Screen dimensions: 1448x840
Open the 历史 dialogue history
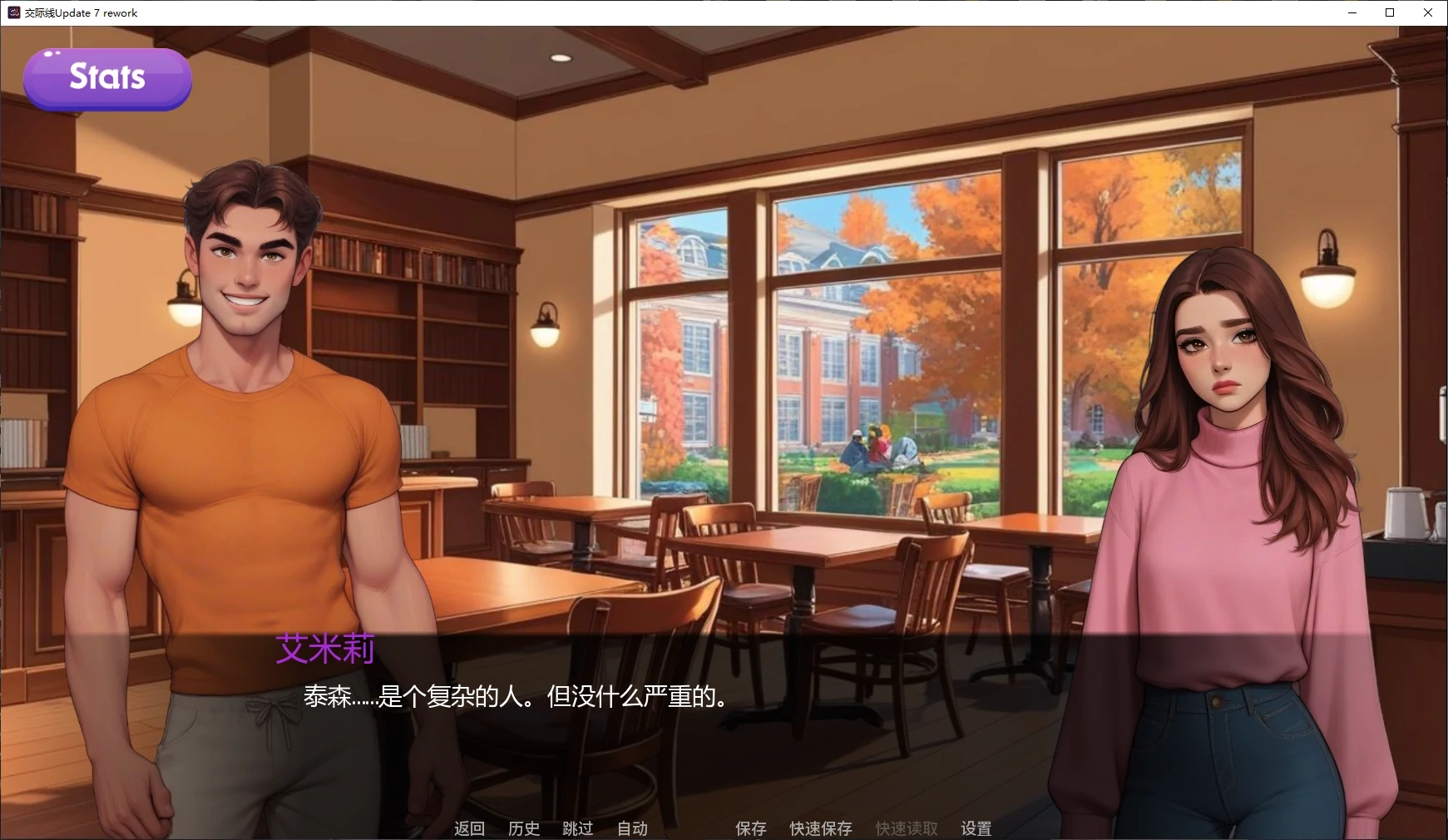(523, 828)
